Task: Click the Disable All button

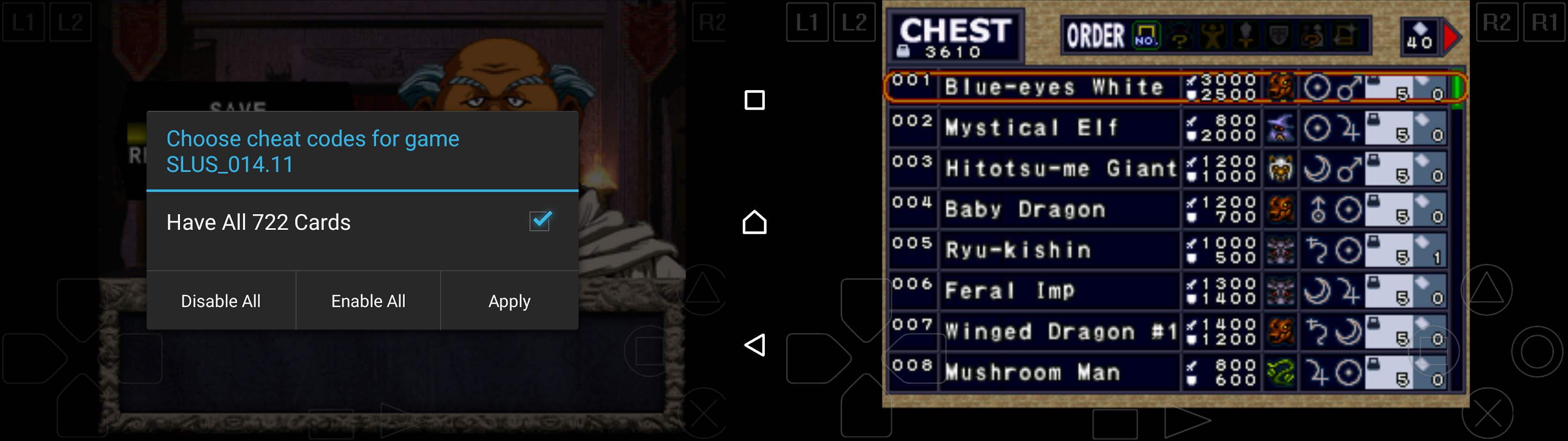Action: 220,300
